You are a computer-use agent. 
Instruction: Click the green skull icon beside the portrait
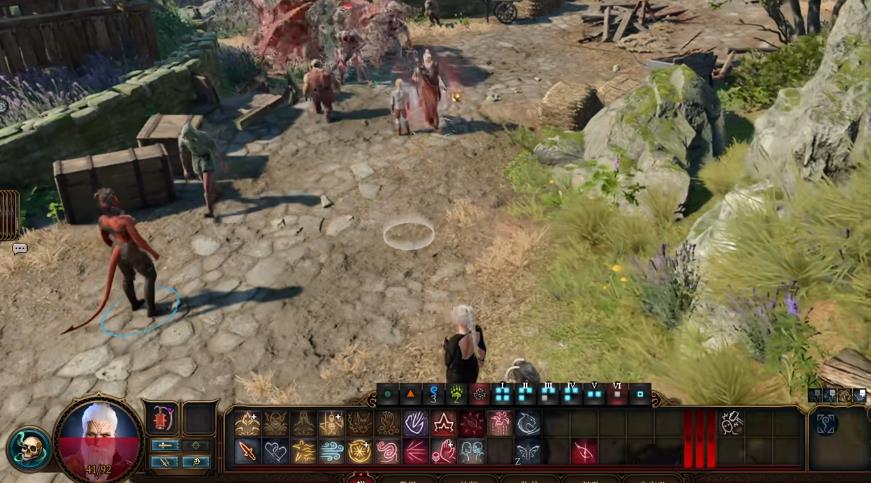[x=29, y=449]
